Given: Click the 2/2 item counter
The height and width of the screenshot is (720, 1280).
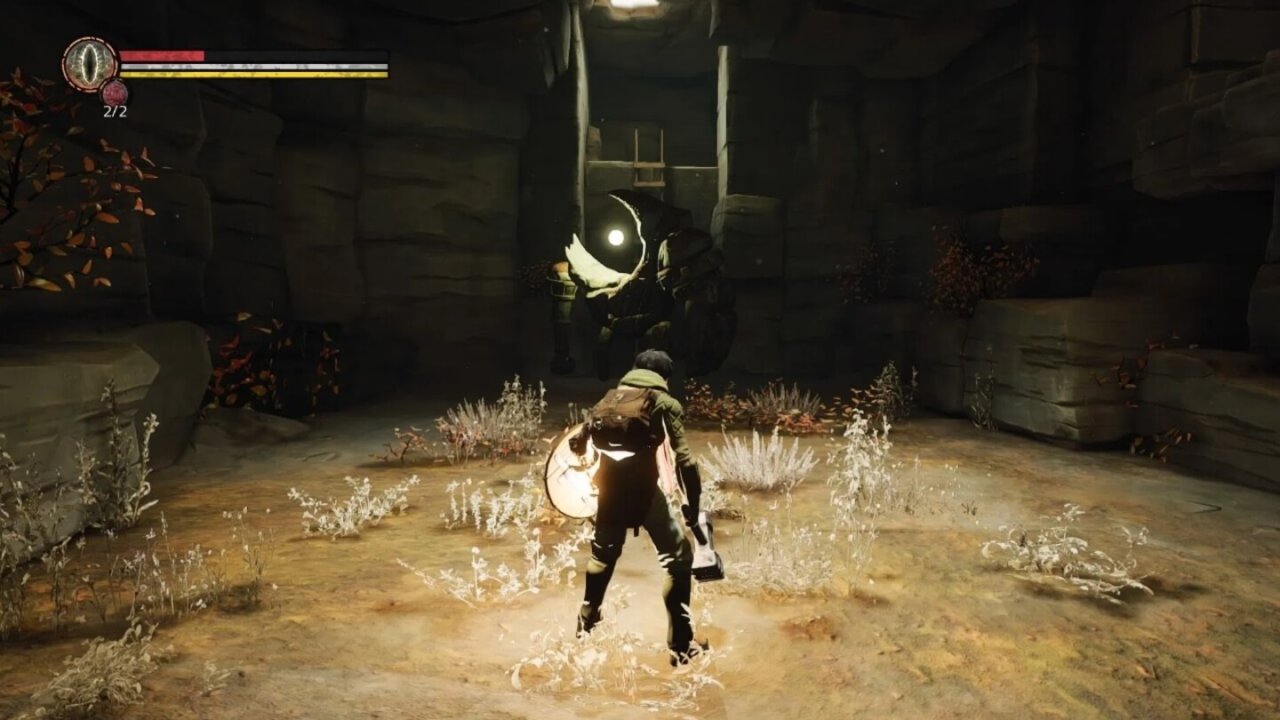Looking at the screenshot, I should pyautogui.click(x=113, y=111).
